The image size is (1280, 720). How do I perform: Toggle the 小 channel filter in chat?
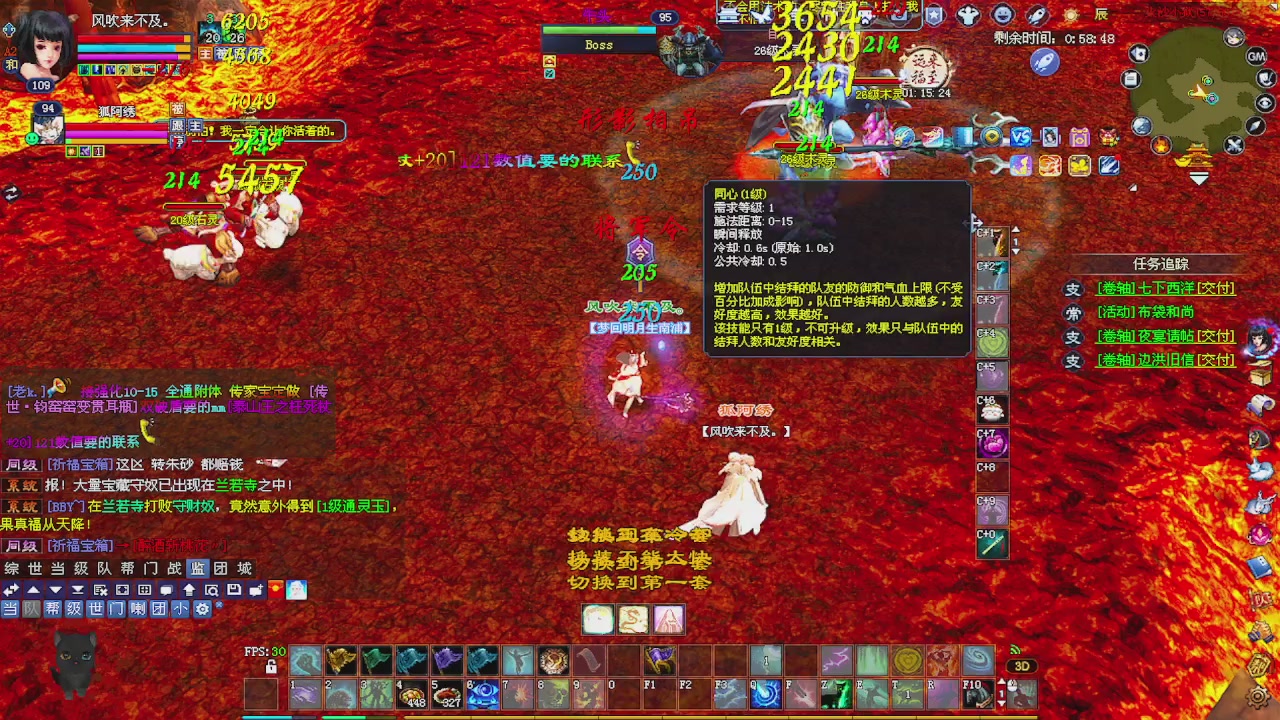click(x=180, y=608)
